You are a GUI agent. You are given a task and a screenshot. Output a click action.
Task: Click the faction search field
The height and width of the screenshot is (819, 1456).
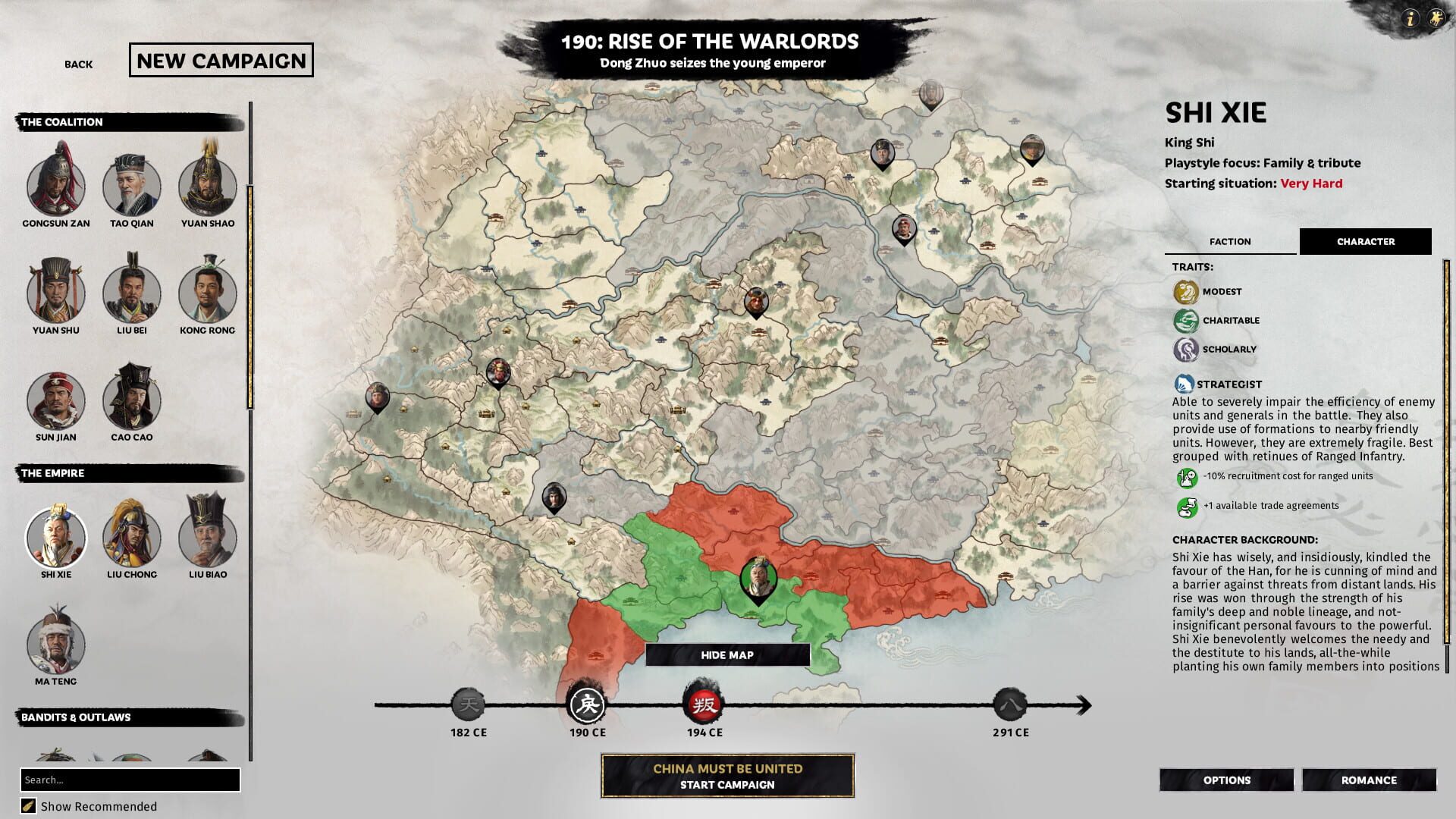pos(130,779)
